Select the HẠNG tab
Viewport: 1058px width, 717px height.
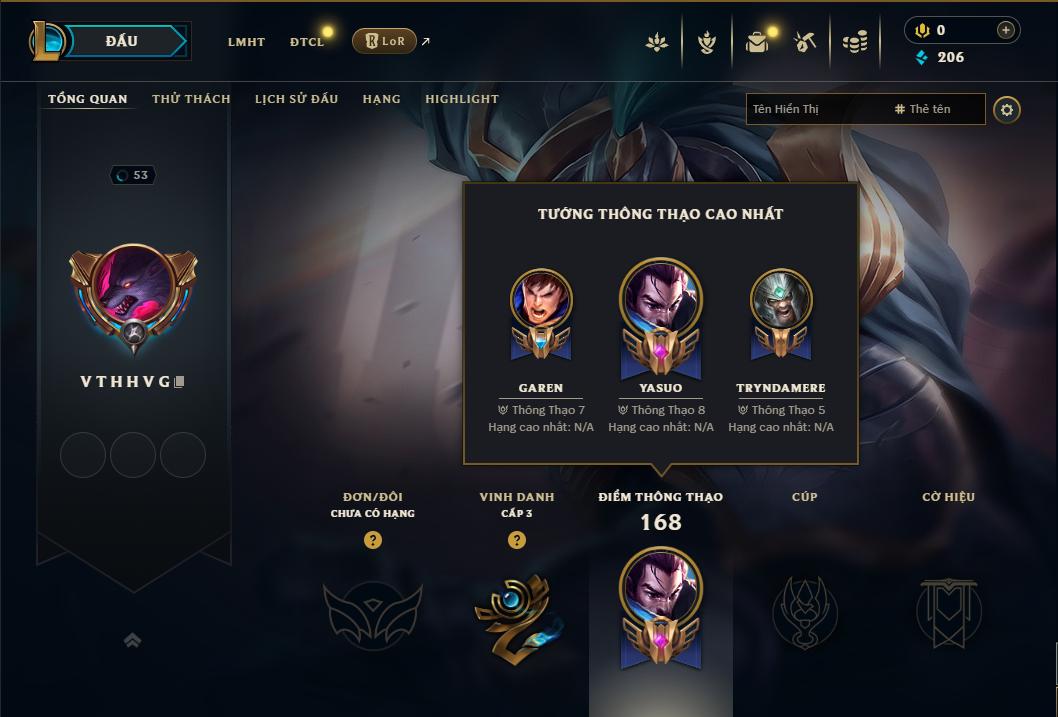381,99
